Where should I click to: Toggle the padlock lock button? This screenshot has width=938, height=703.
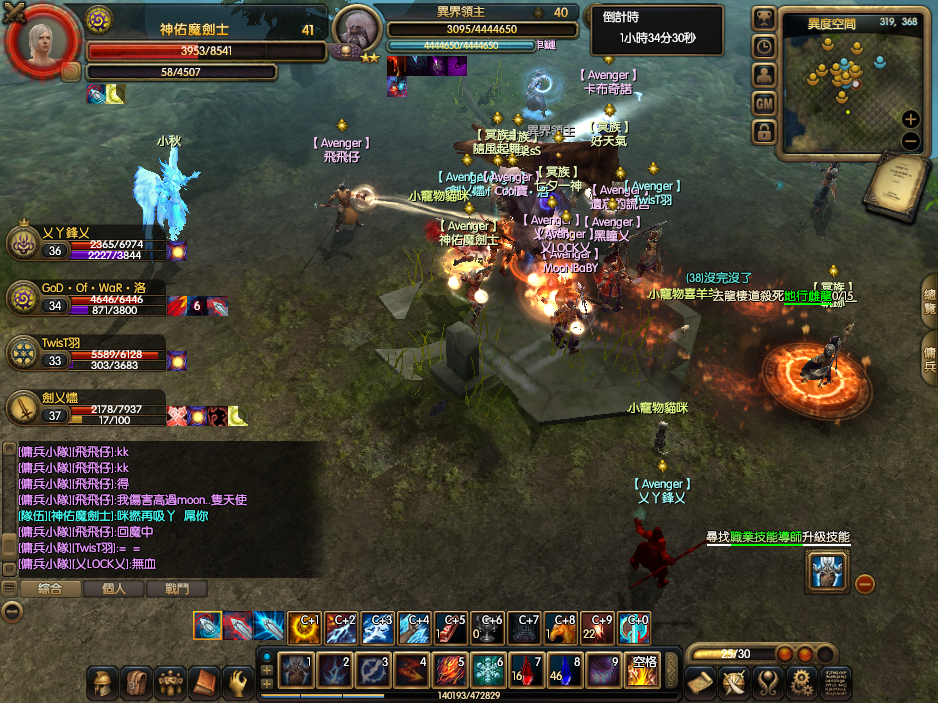(764, 131)
